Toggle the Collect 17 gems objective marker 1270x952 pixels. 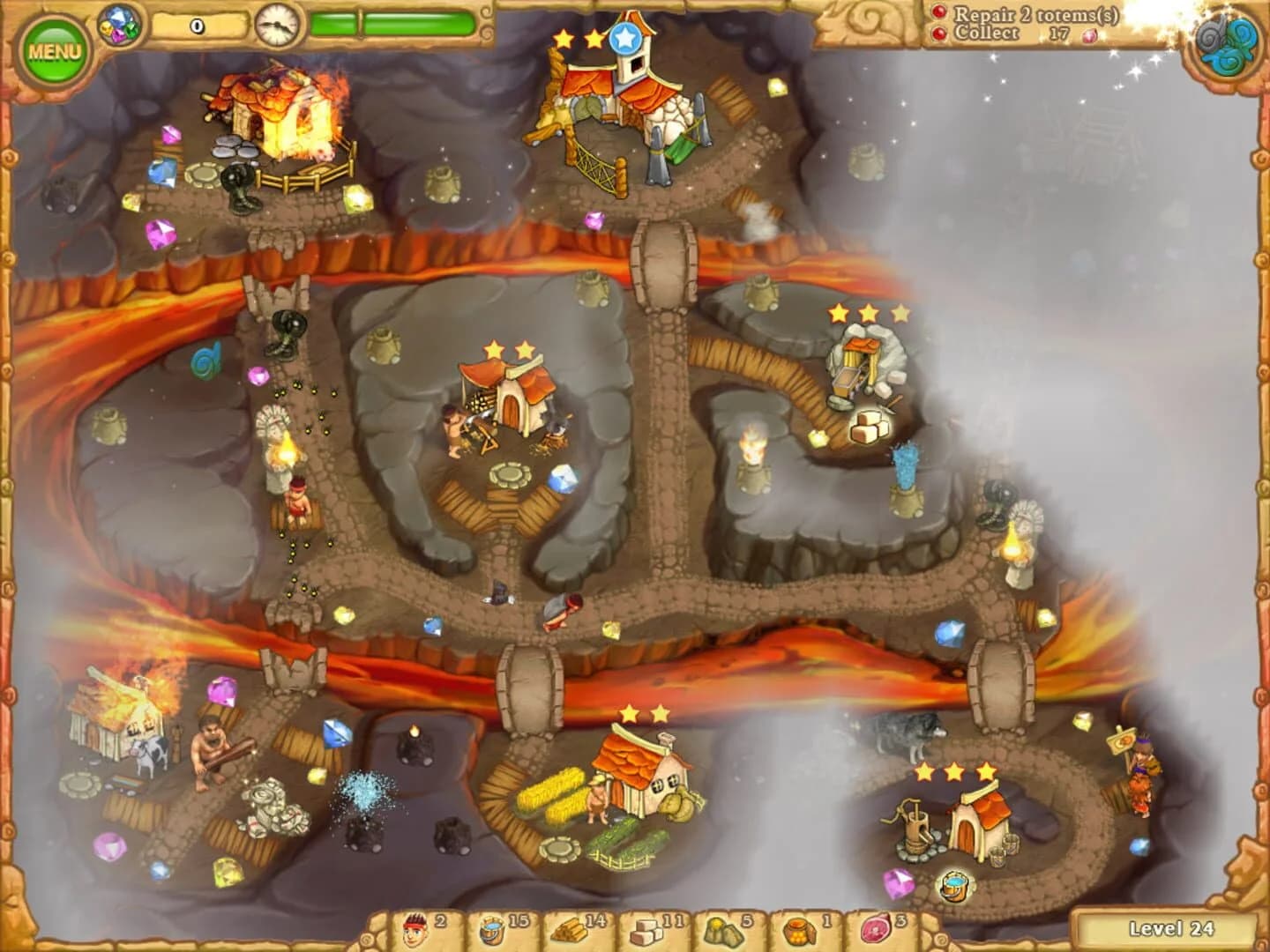[x=938, y=33]
